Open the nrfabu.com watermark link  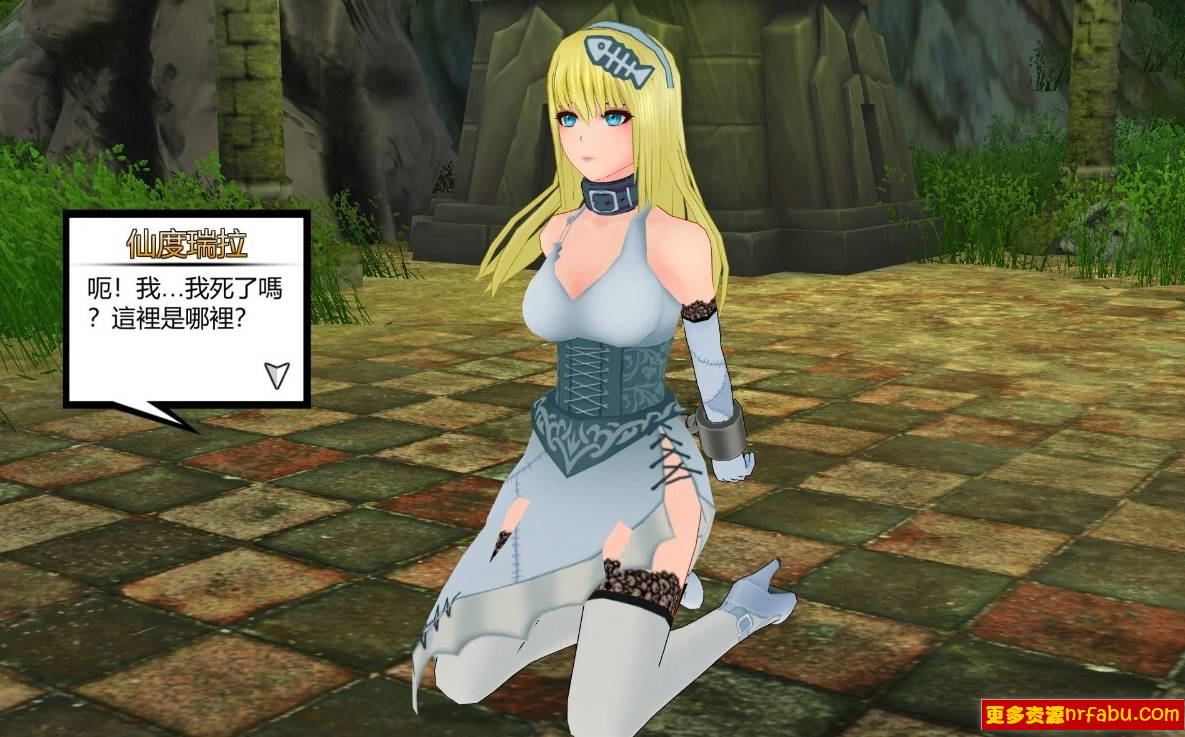tap(1082, 714)
